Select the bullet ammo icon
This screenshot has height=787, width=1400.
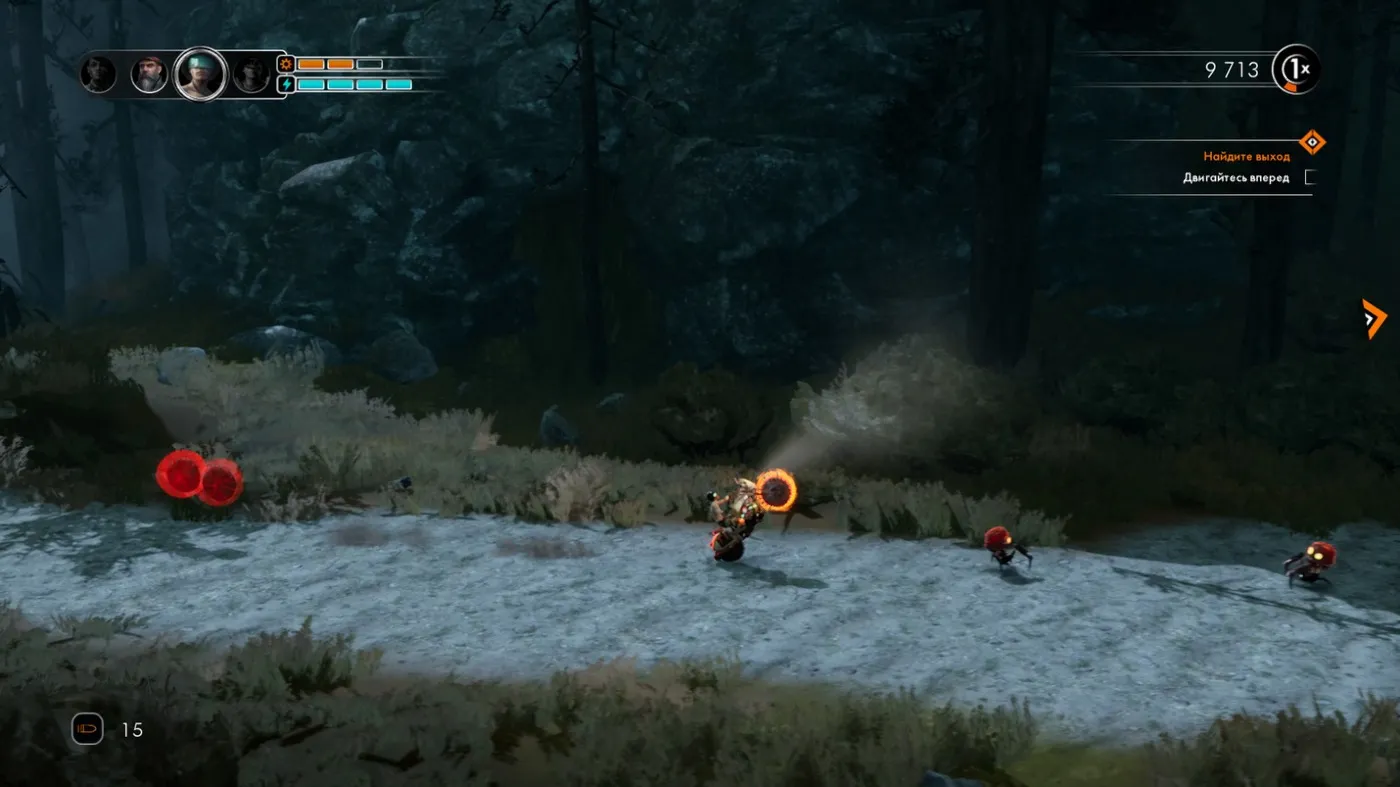coord(87,729)
